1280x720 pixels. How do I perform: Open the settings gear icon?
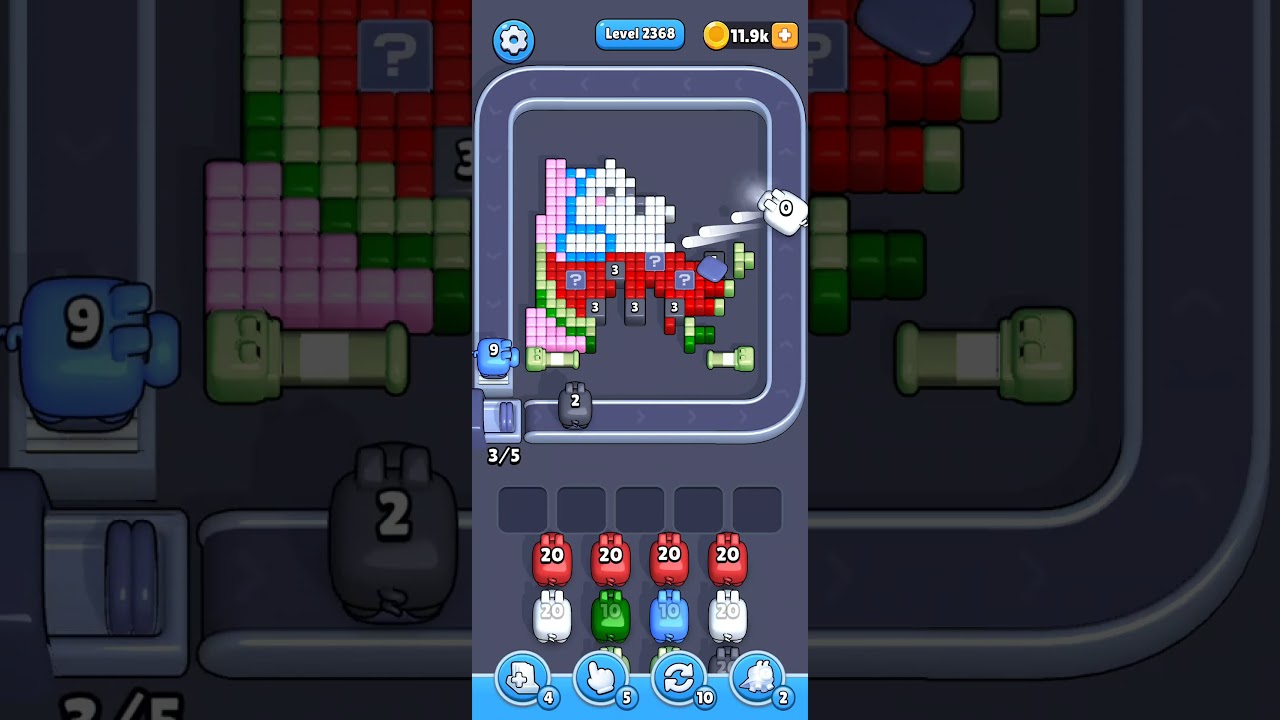[514, 41]
